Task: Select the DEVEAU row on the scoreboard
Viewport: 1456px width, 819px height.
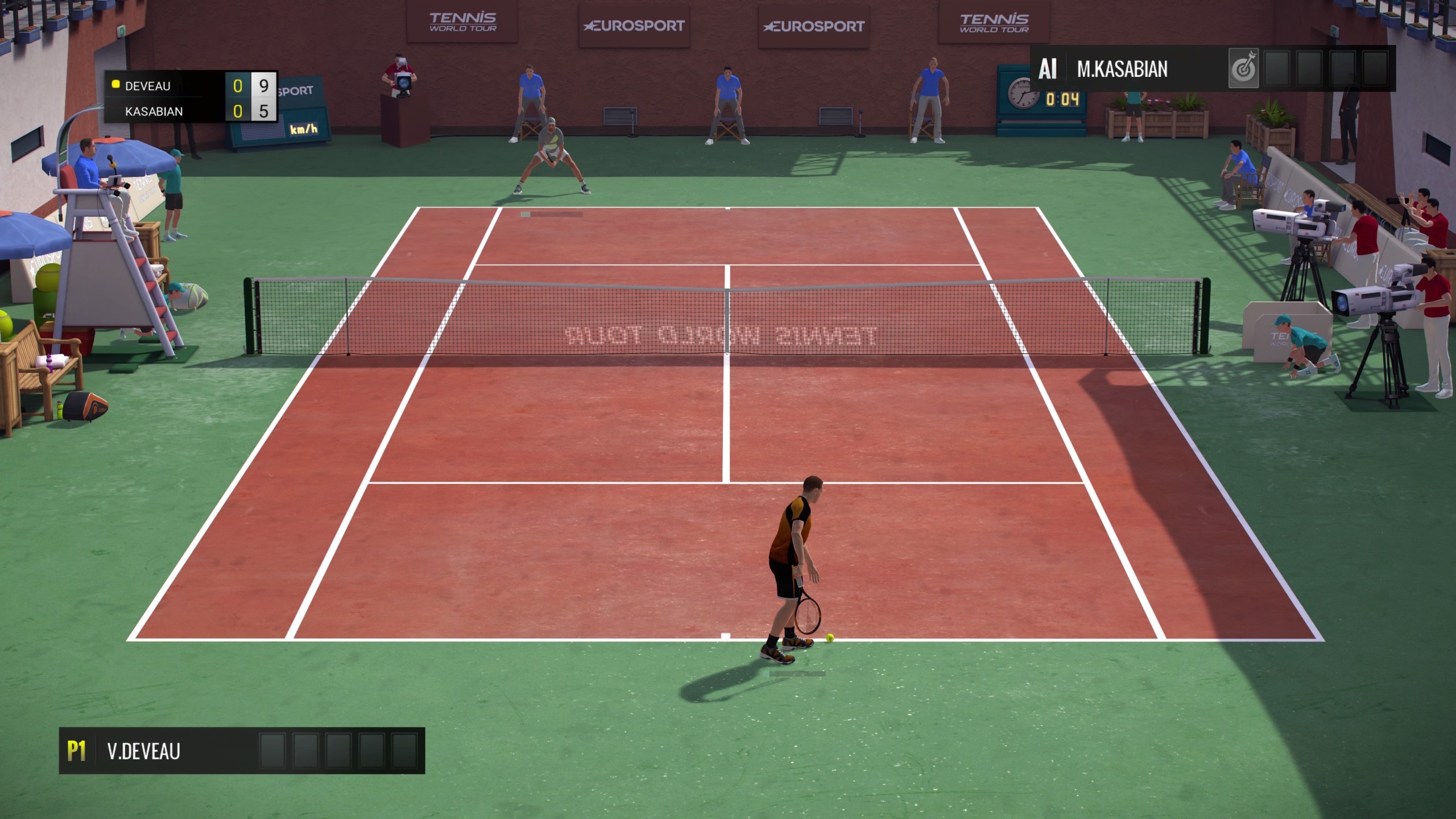Action: pyautogui.click(x=171, y=85)
